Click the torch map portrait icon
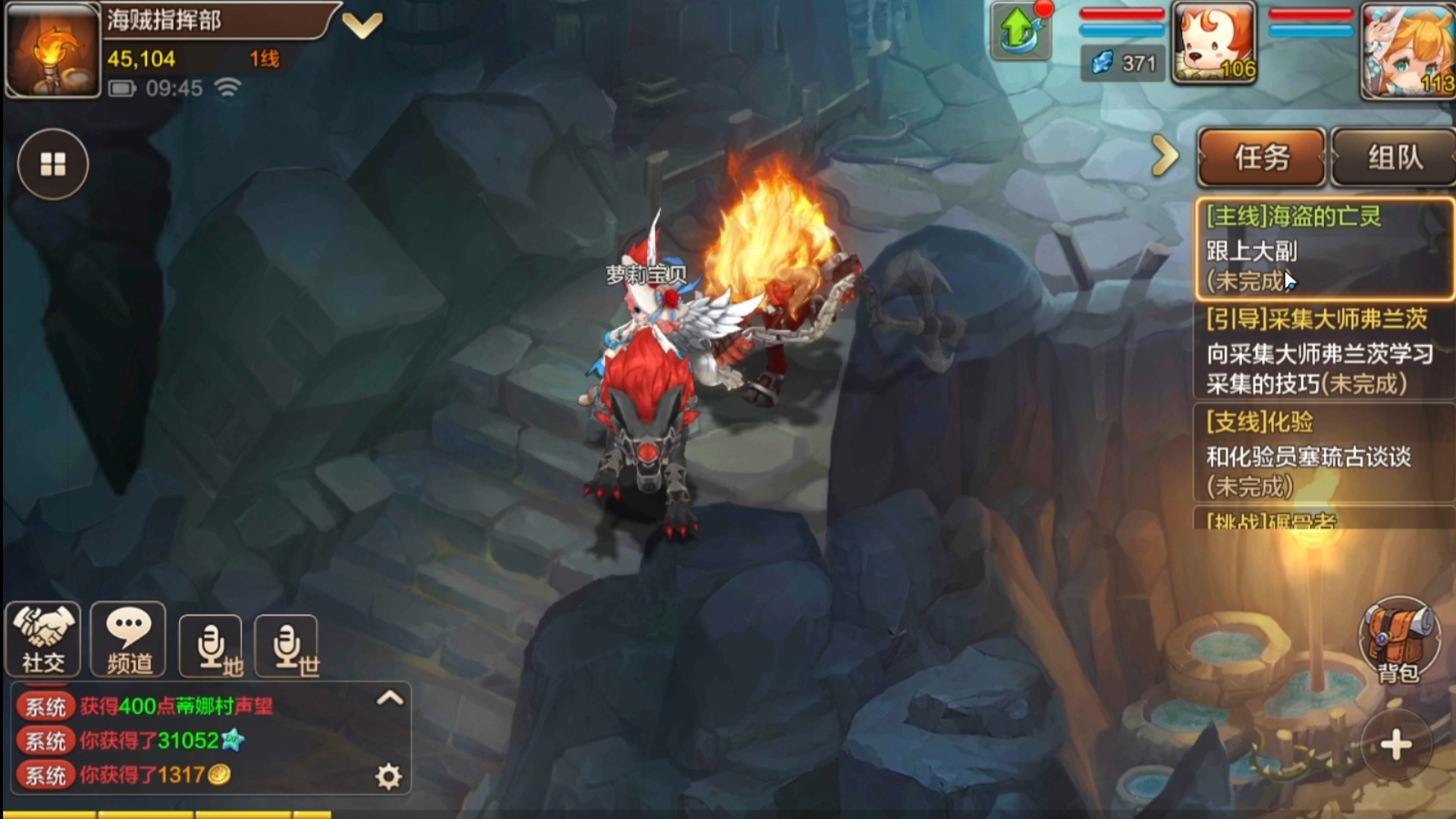 (52, 52)
